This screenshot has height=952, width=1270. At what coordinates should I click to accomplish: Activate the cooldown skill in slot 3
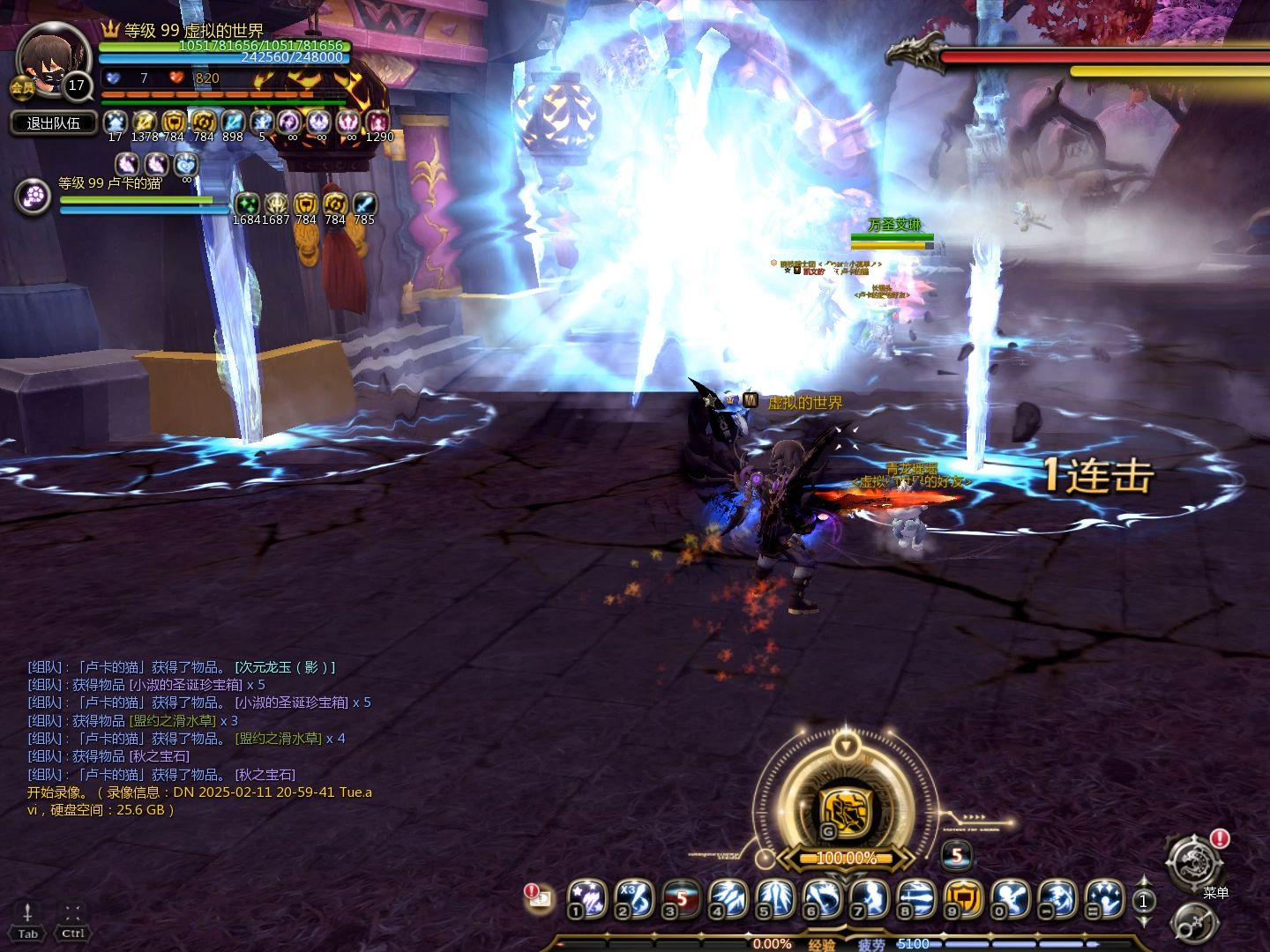pos(681,899)
